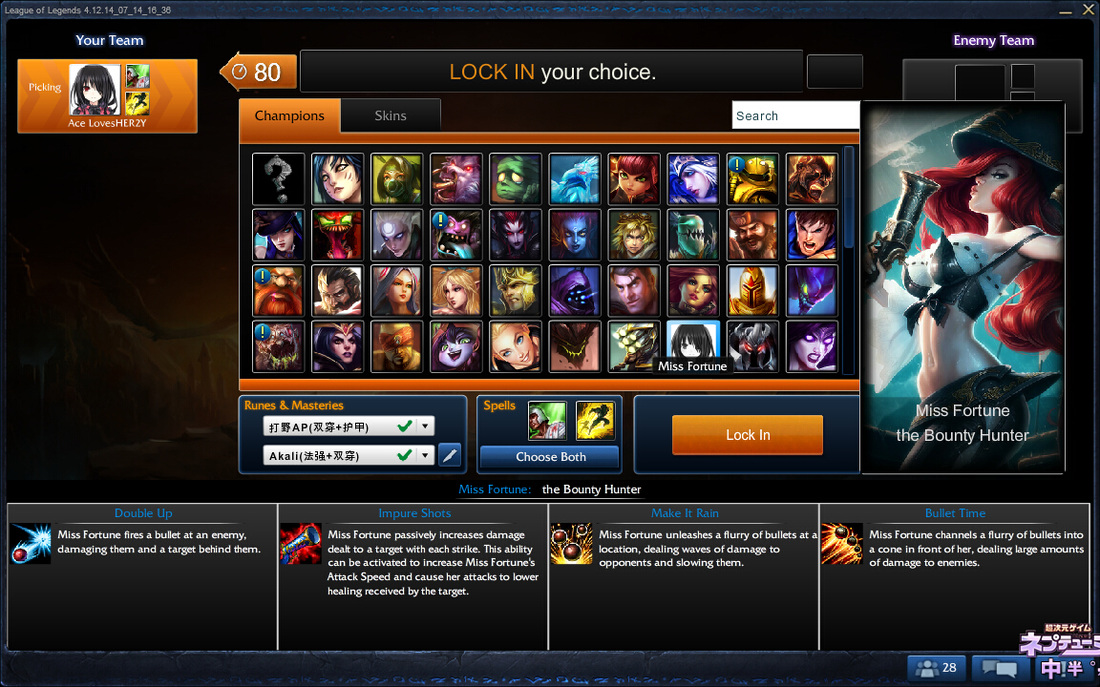The image size is (1100, 687).
Task: Change the Heal summoner spell
Action: [547, 421]
